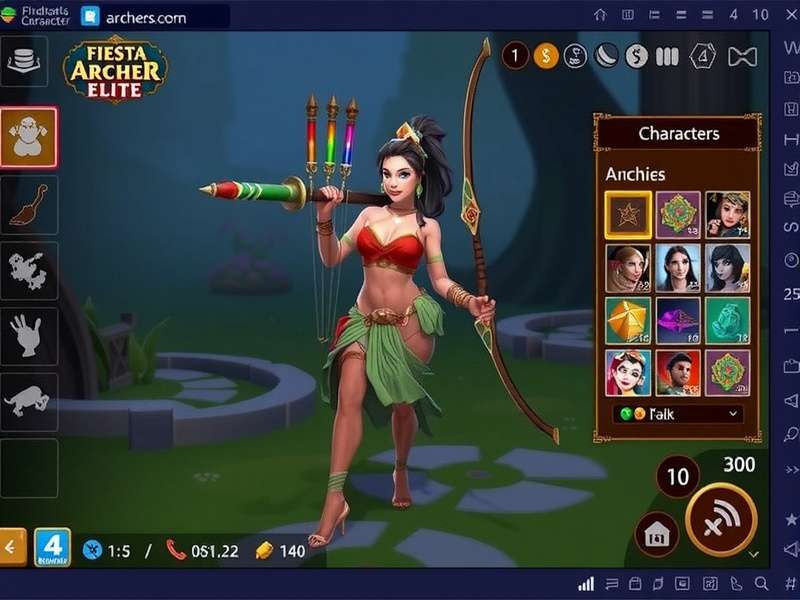Open the home shop icon button
The width and height of the screenshot is (800, 600).
(x=657, y=531)
